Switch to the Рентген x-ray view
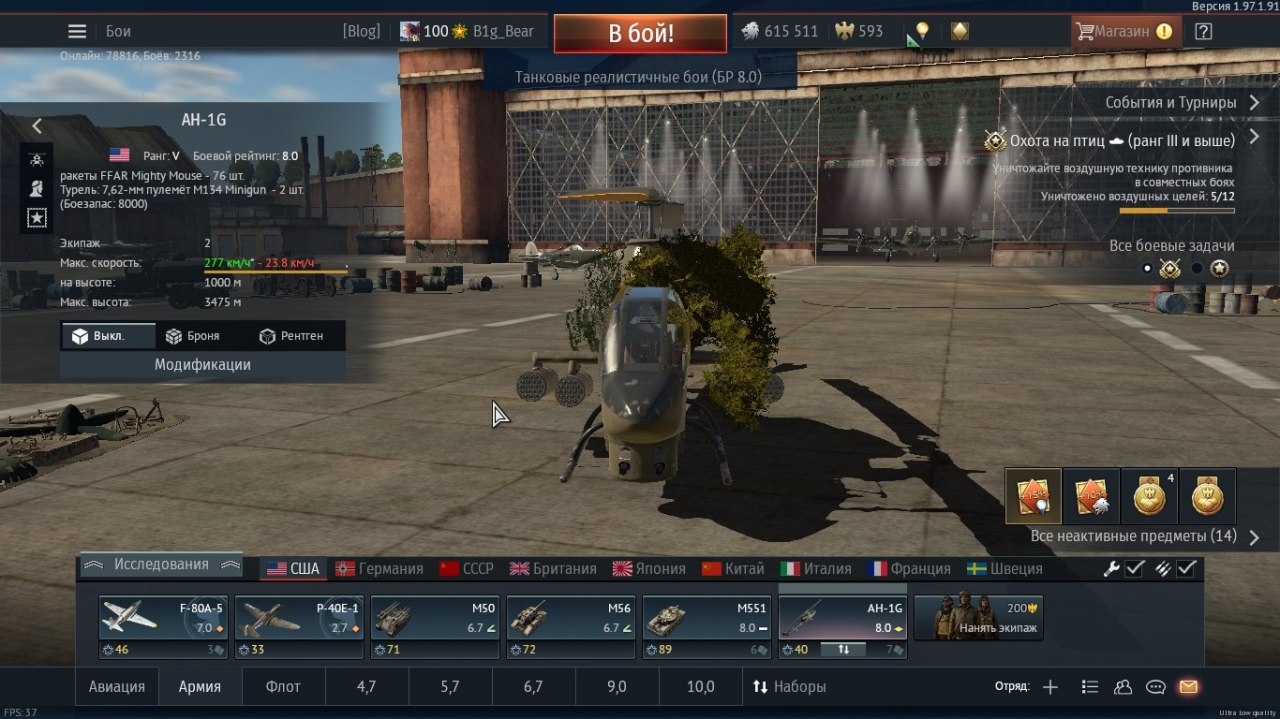Screen dimensions: 1280x719 291,336
